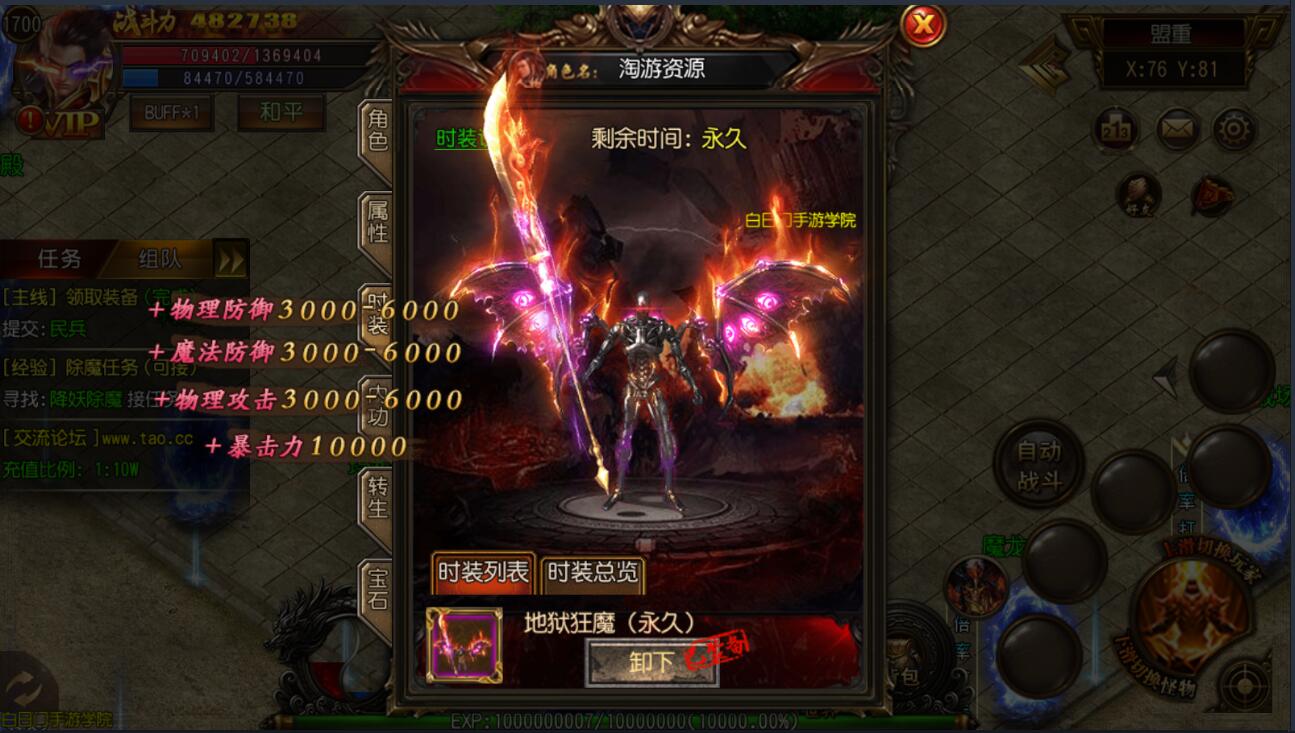
Task: Click the BUFF*1 button
Action: 171,112
